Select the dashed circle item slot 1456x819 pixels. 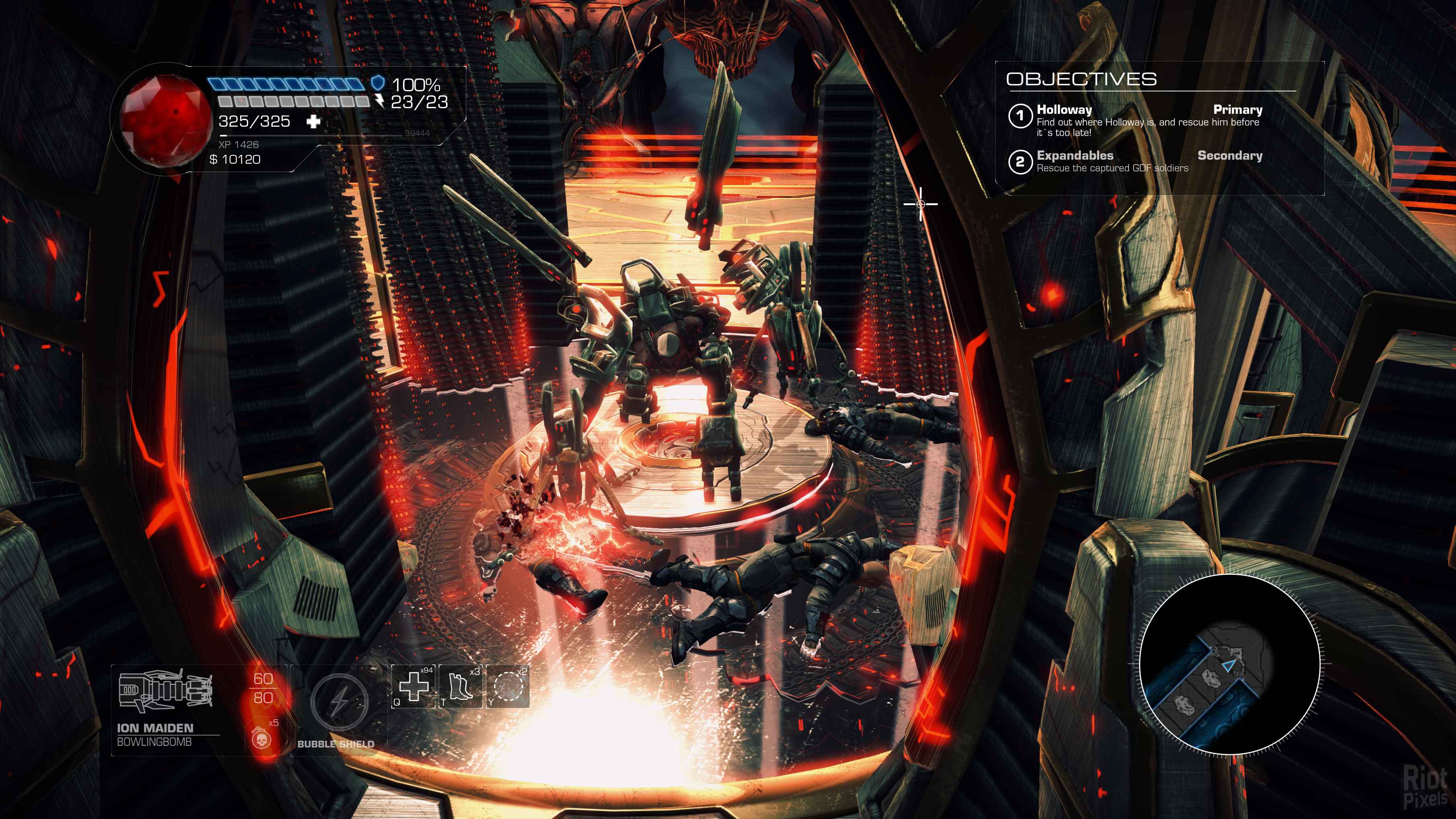click(508, 687)
